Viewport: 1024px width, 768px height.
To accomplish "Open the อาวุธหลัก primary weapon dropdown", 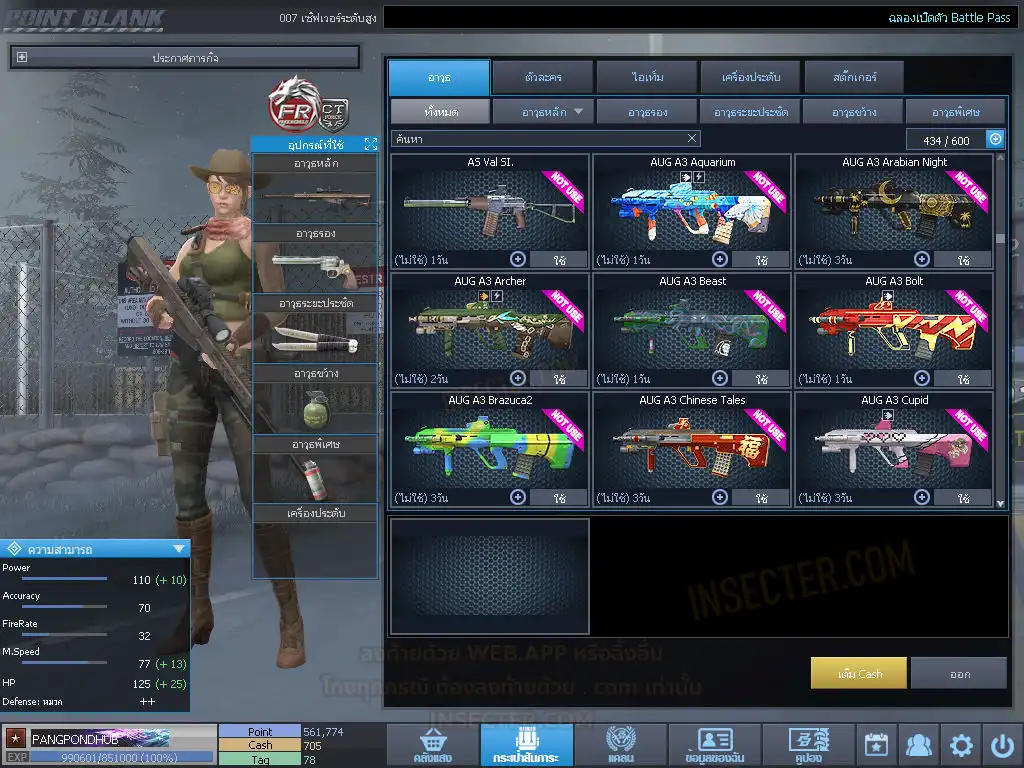I will tap(544, 112).
